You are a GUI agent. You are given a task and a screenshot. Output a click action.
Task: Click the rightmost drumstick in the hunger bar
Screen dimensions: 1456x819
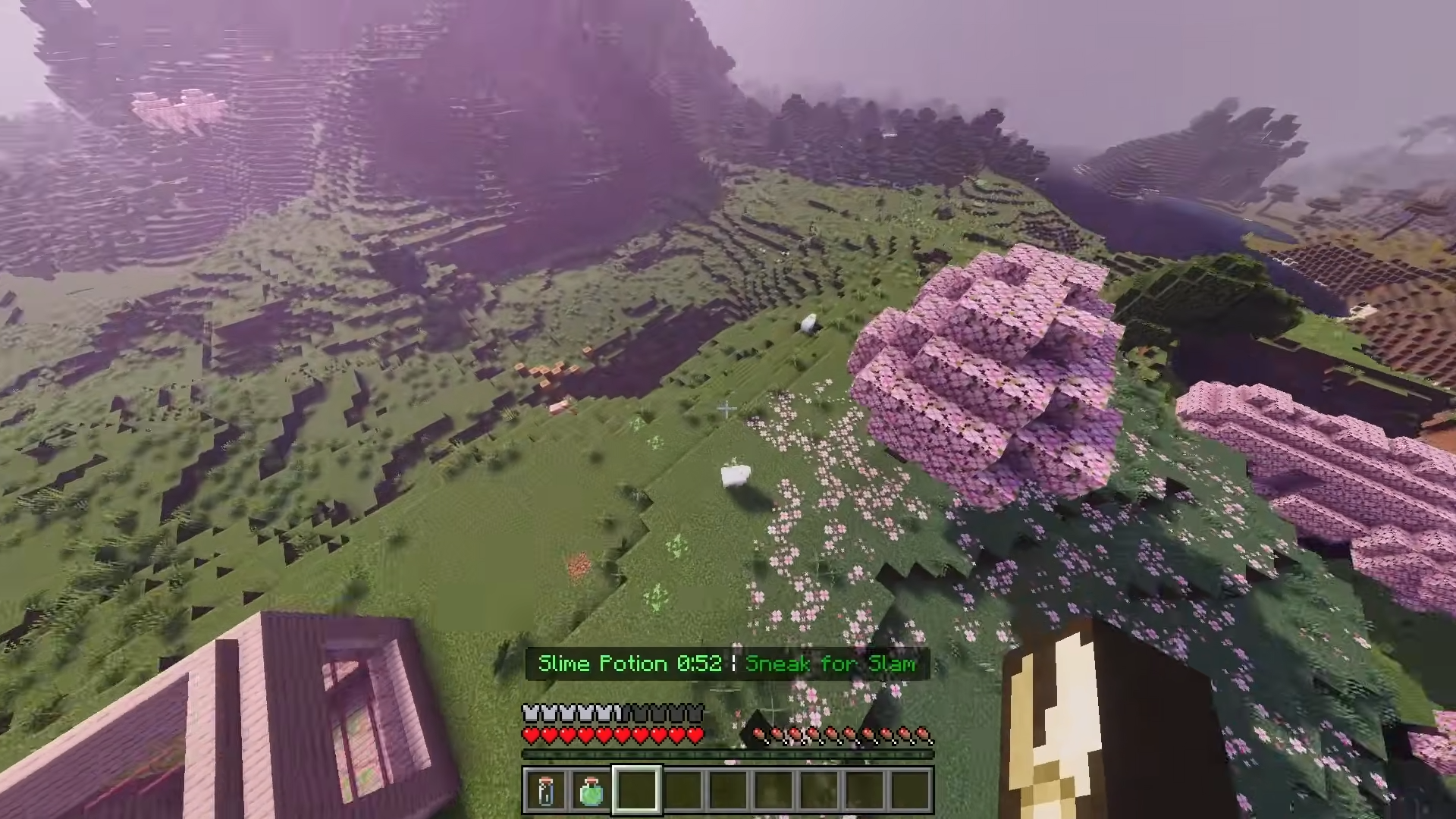(x=925, y=733)
